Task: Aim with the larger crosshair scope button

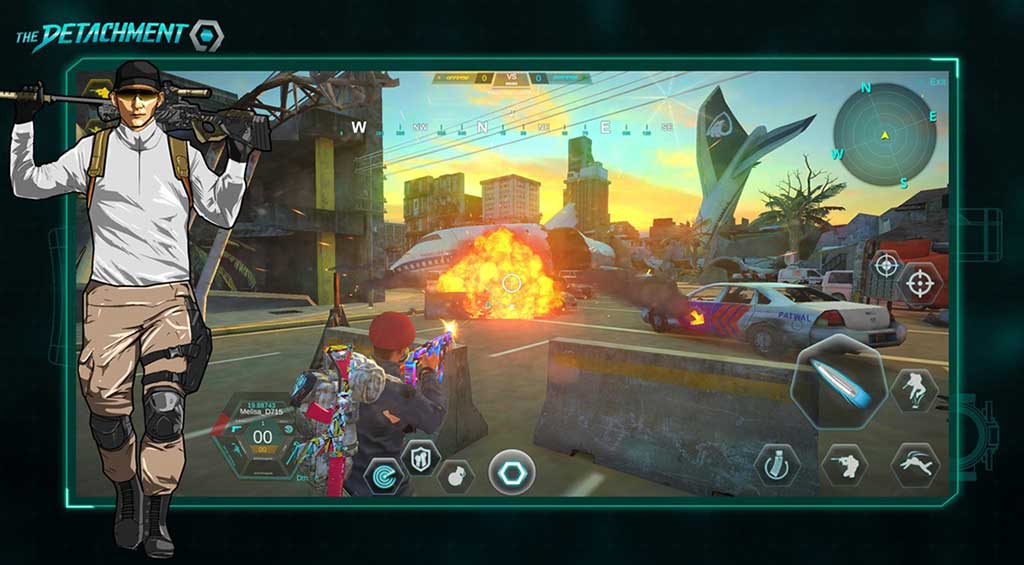Action: (x=920, y=284)
